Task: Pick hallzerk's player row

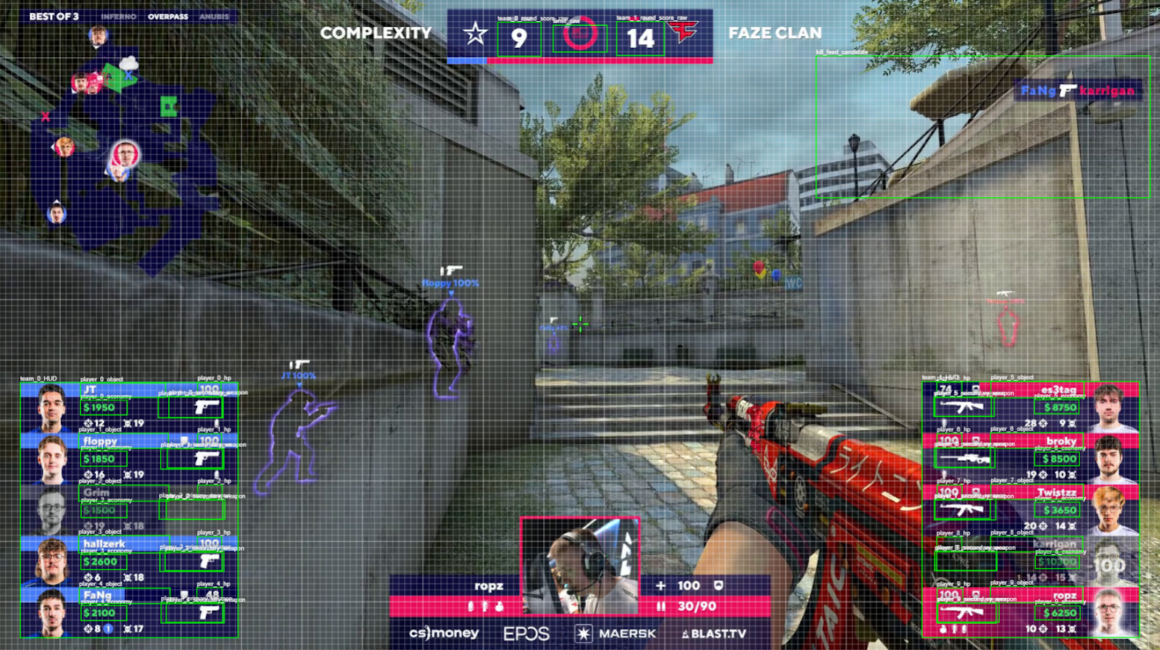Action: click(x=130, y=561)
